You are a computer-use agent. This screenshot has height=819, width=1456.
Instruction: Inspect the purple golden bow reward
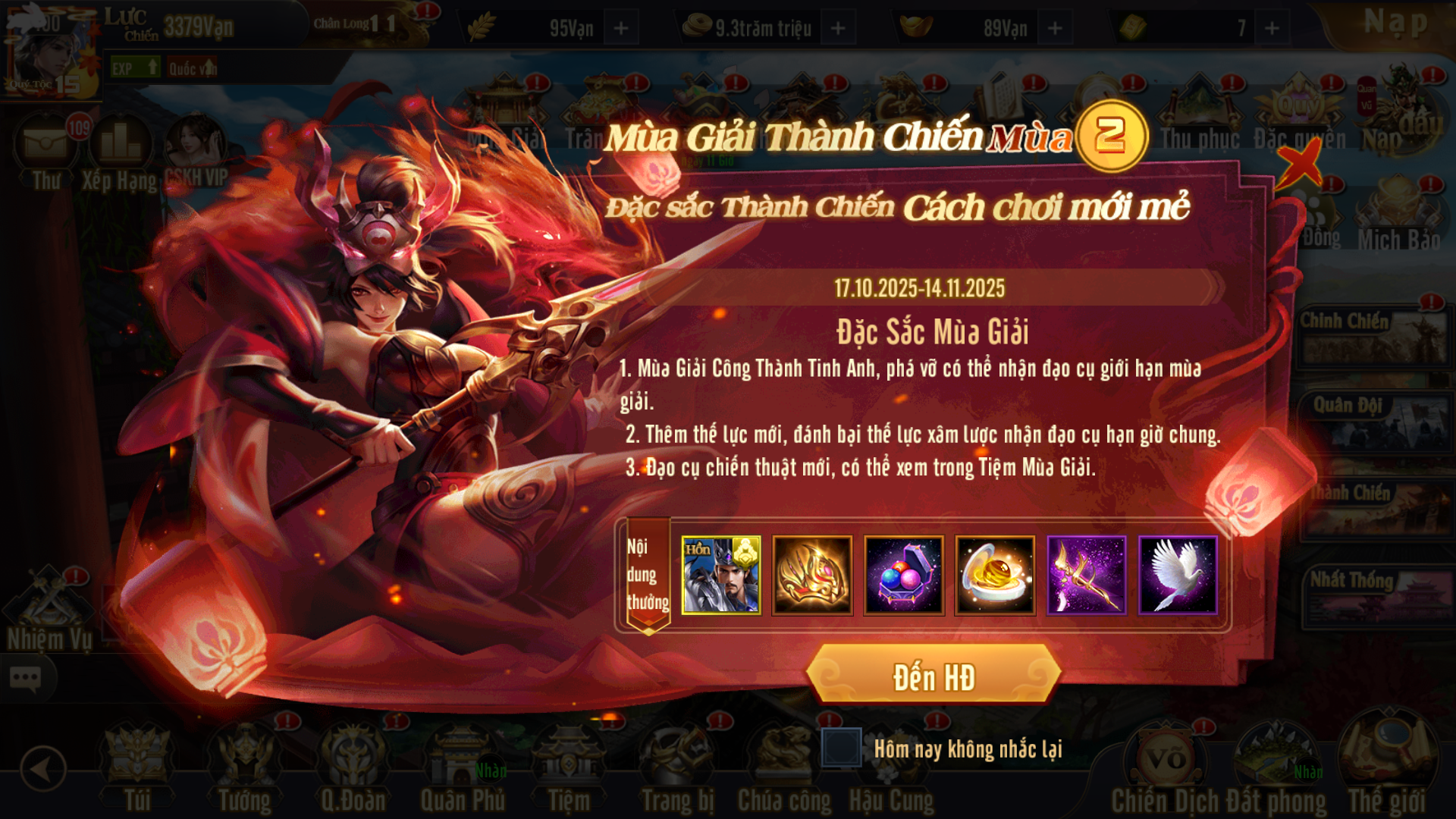[x=1087, y=575]
